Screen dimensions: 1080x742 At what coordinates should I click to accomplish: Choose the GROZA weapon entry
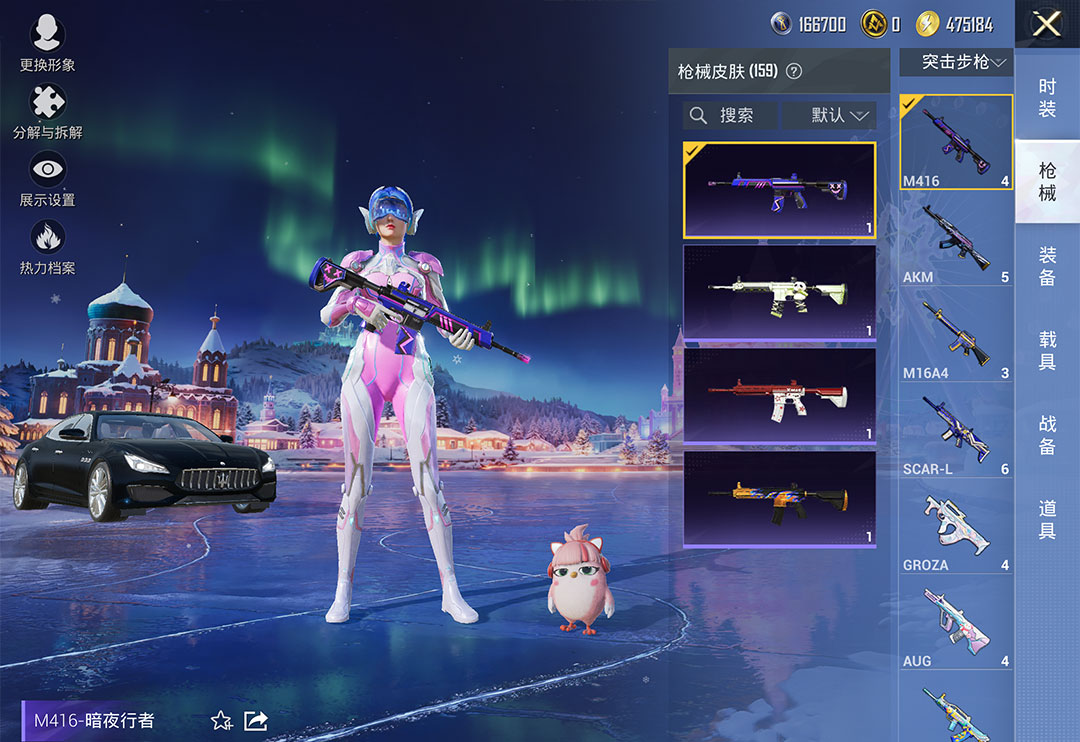click(x=956, y=528)
